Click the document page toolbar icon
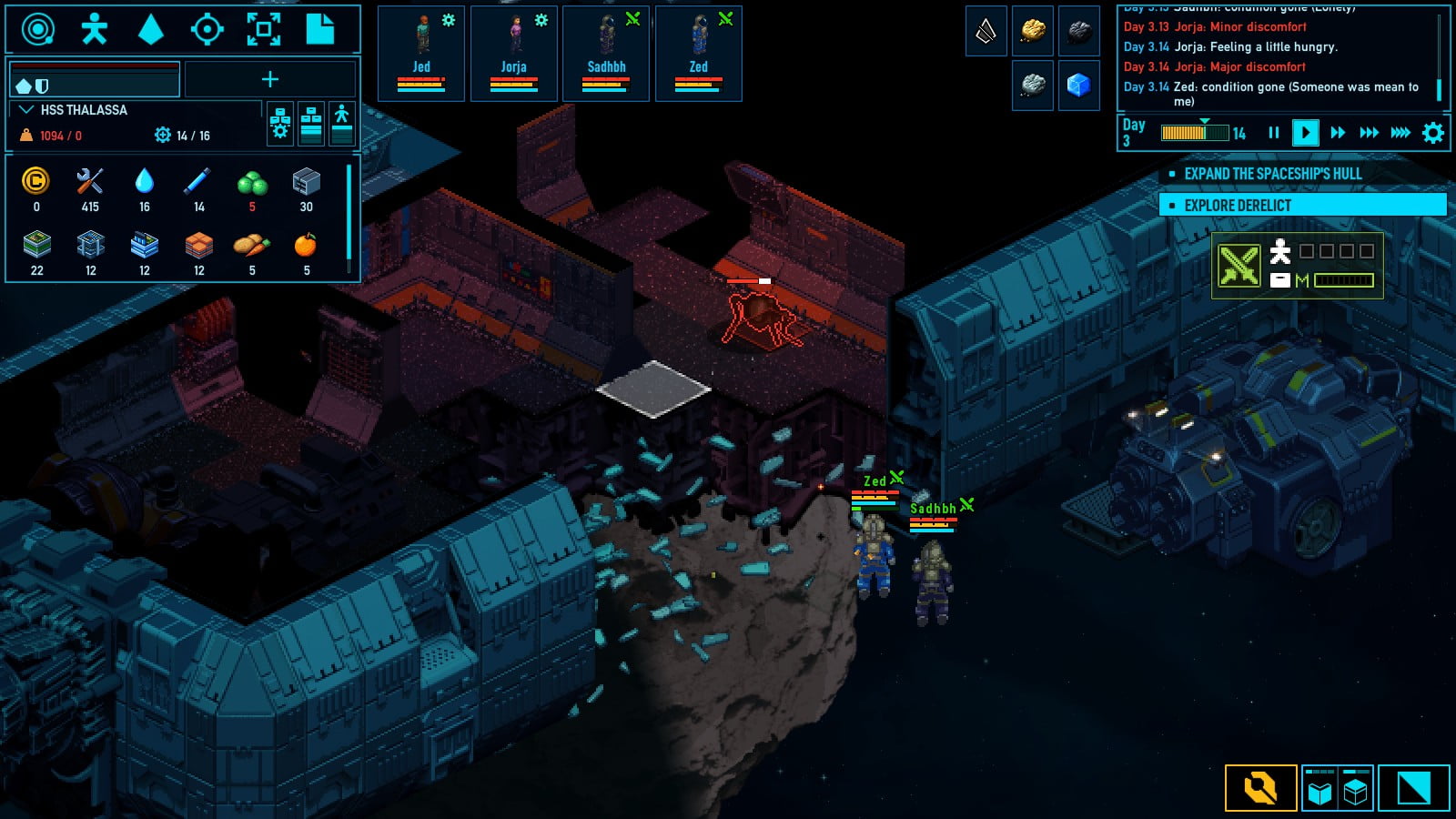Image resolution: width=1456 pixels, height=819 pixels. click(x=319, y=30)
